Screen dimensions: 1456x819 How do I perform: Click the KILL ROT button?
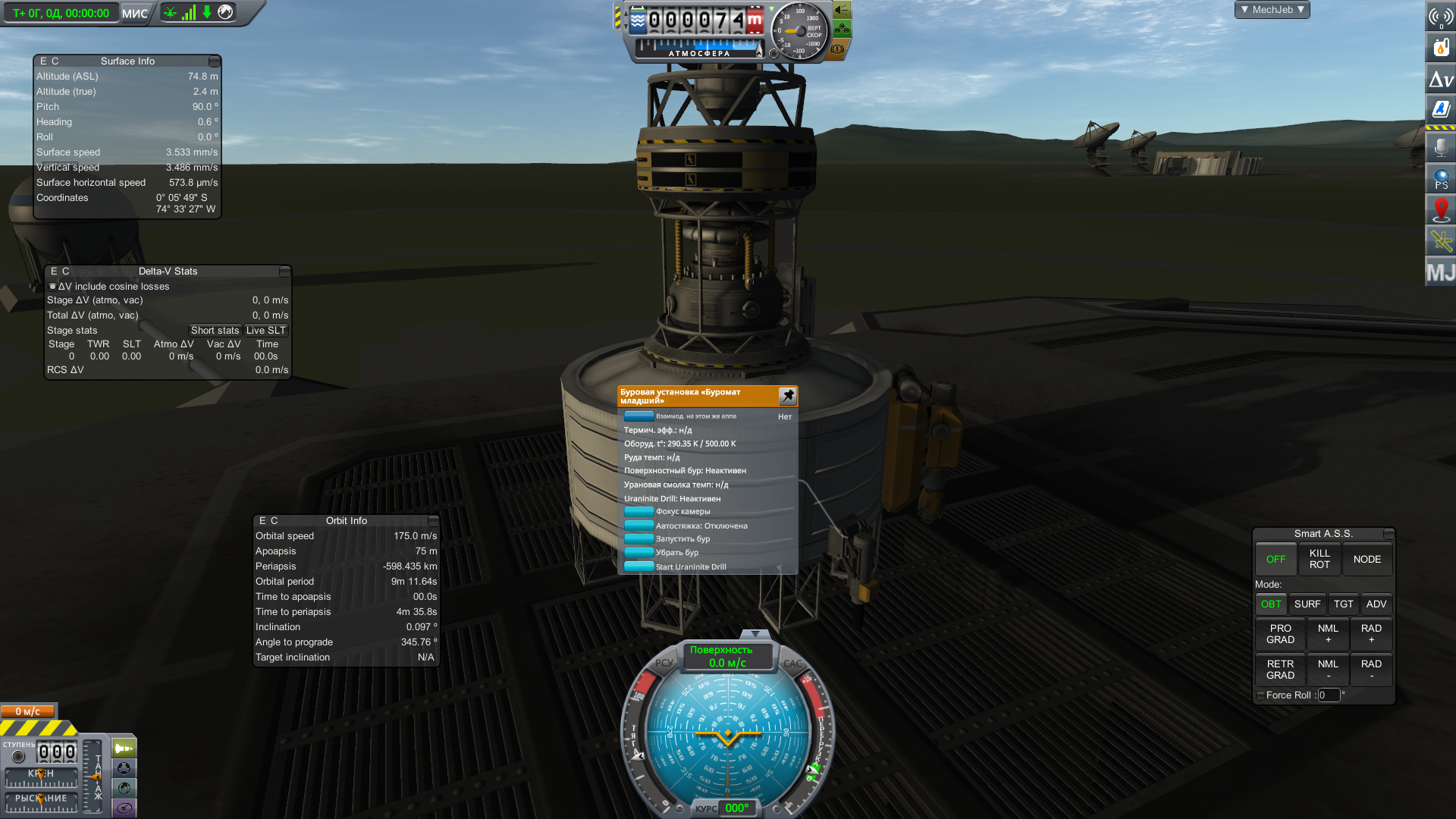pos(1319,559)
